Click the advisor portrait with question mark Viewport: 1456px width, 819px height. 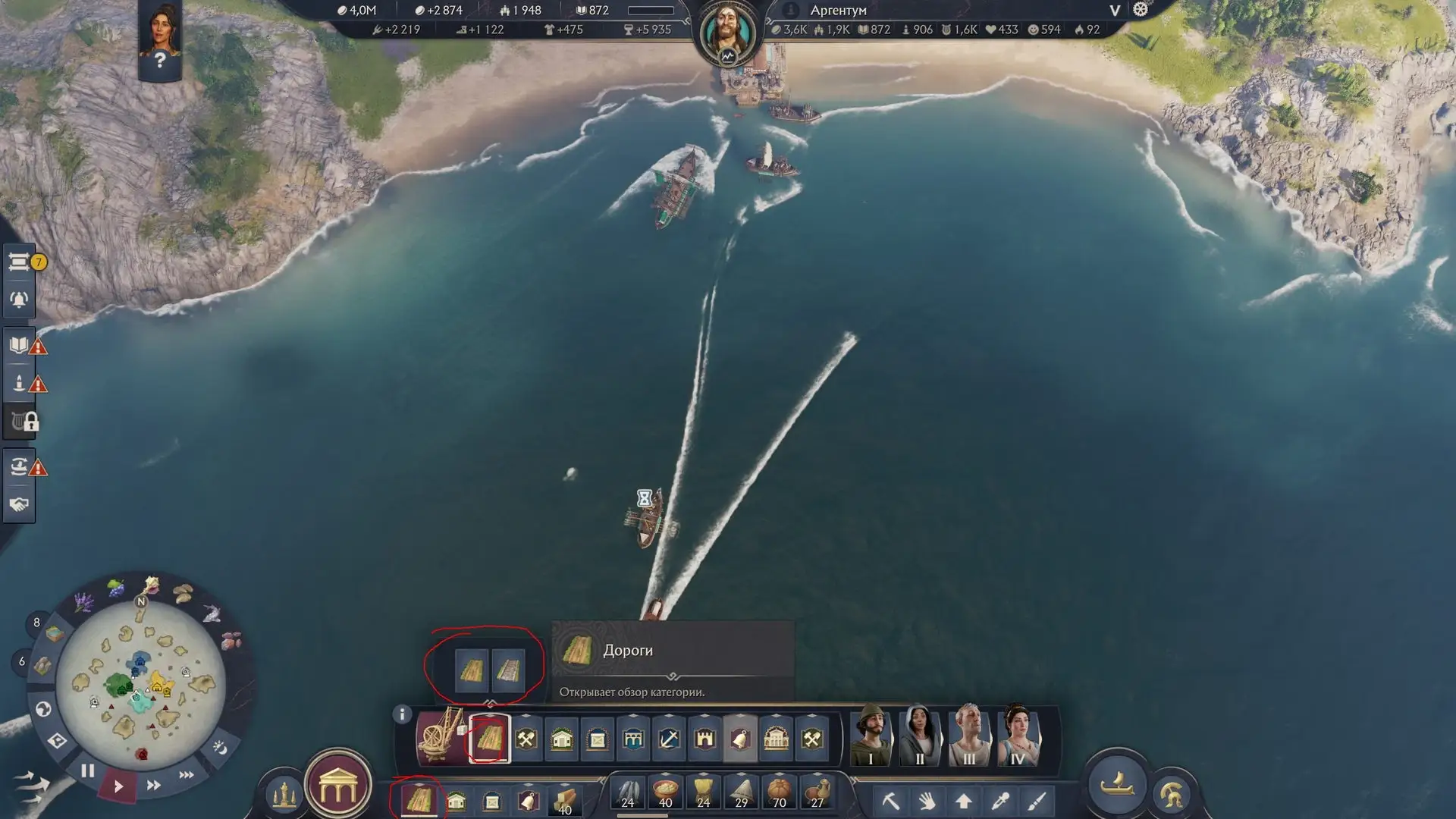(x=160, y=38)
